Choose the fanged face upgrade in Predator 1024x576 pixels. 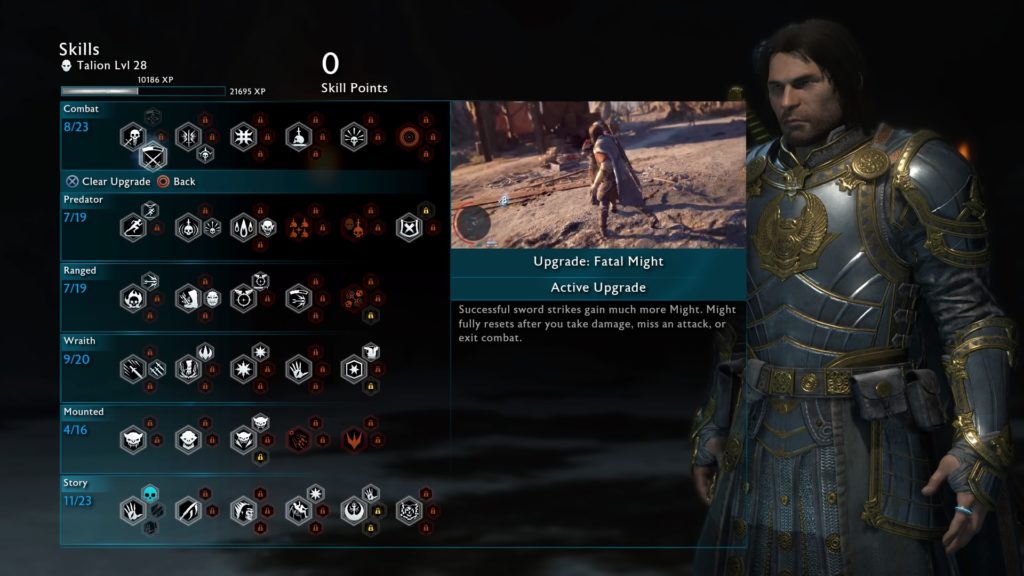(268, 228)
